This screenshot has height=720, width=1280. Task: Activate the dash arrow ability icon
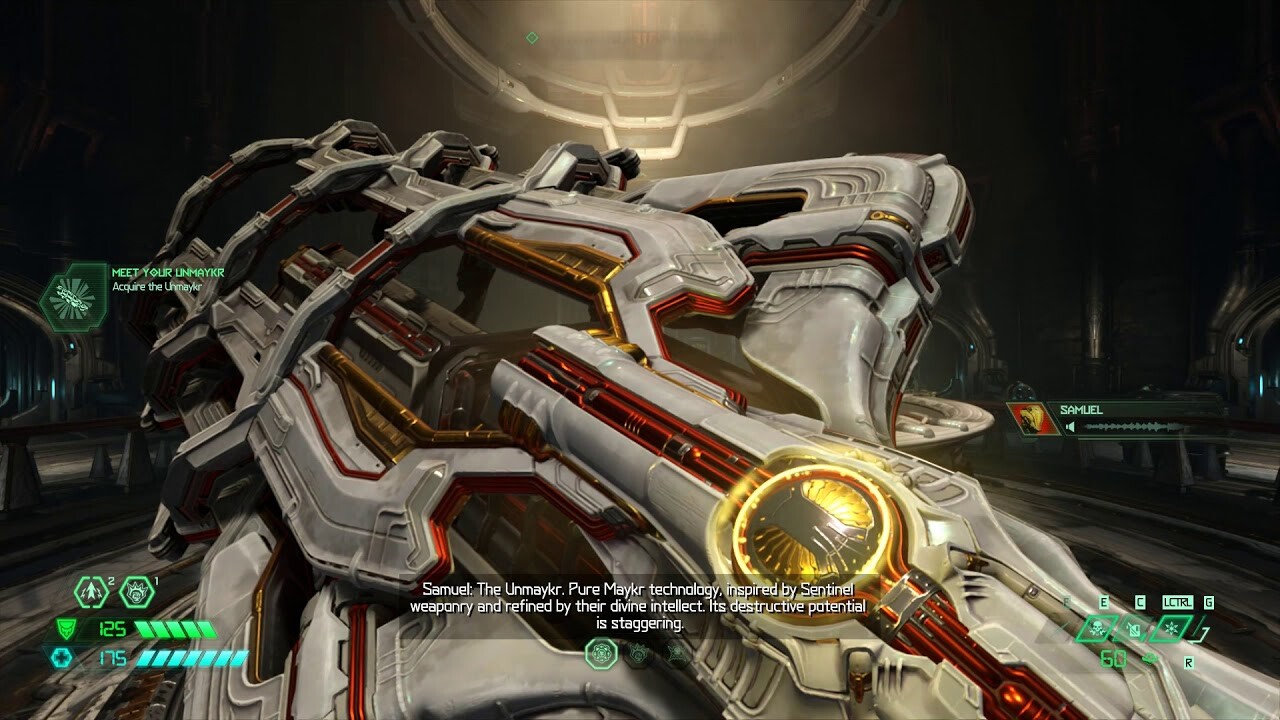tap(91, 592)
